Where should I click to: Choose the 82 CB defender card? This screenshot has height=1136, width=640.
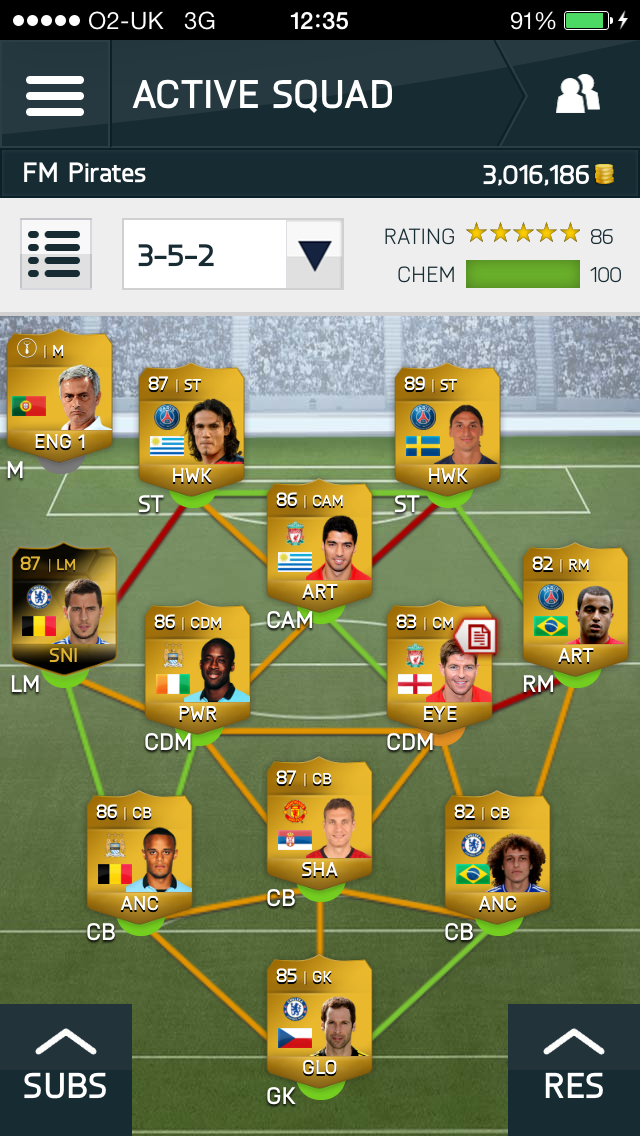(x=497, y=857)
